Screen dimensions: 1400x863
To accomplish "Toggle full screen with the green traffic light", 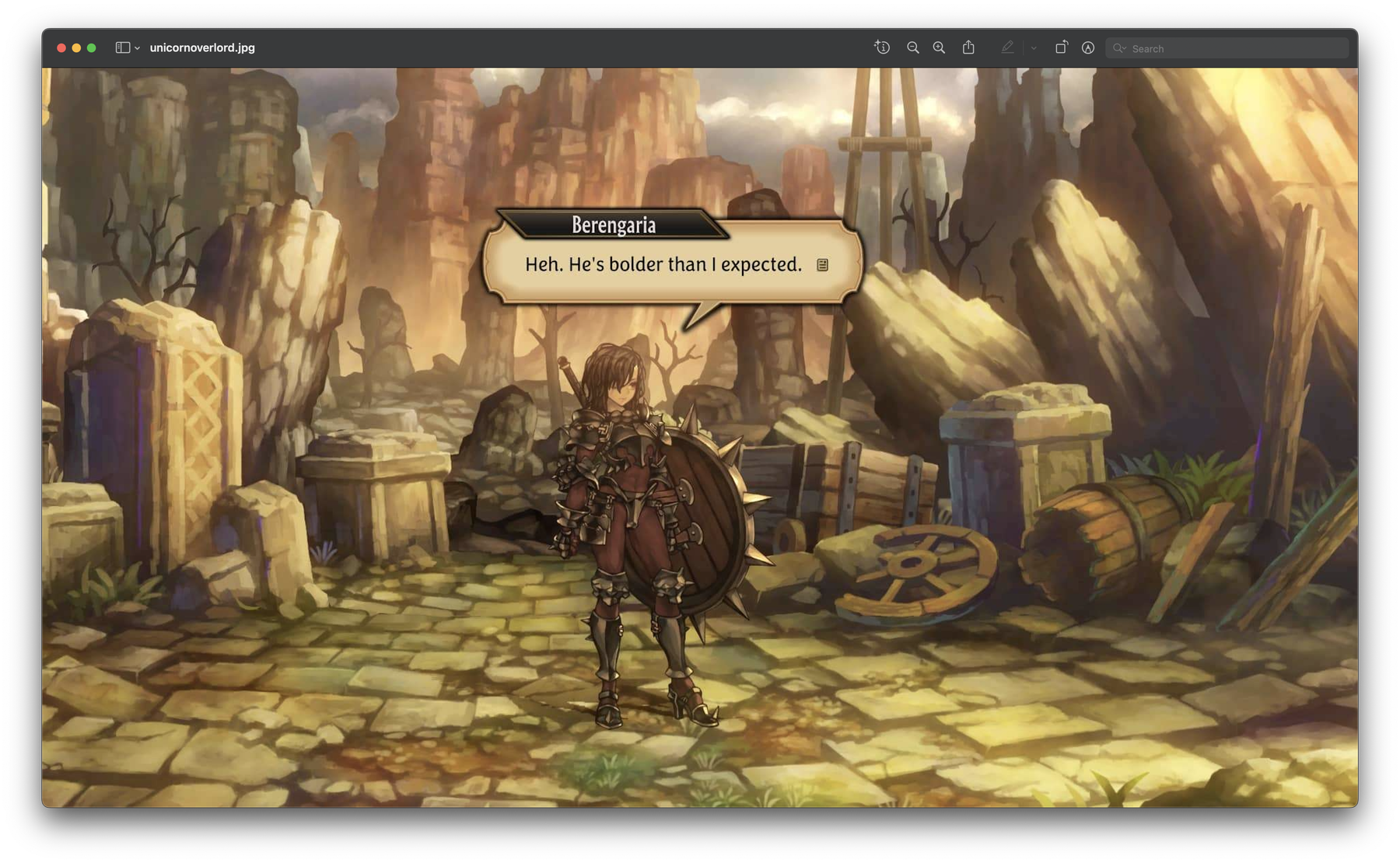I will [92, 47].
